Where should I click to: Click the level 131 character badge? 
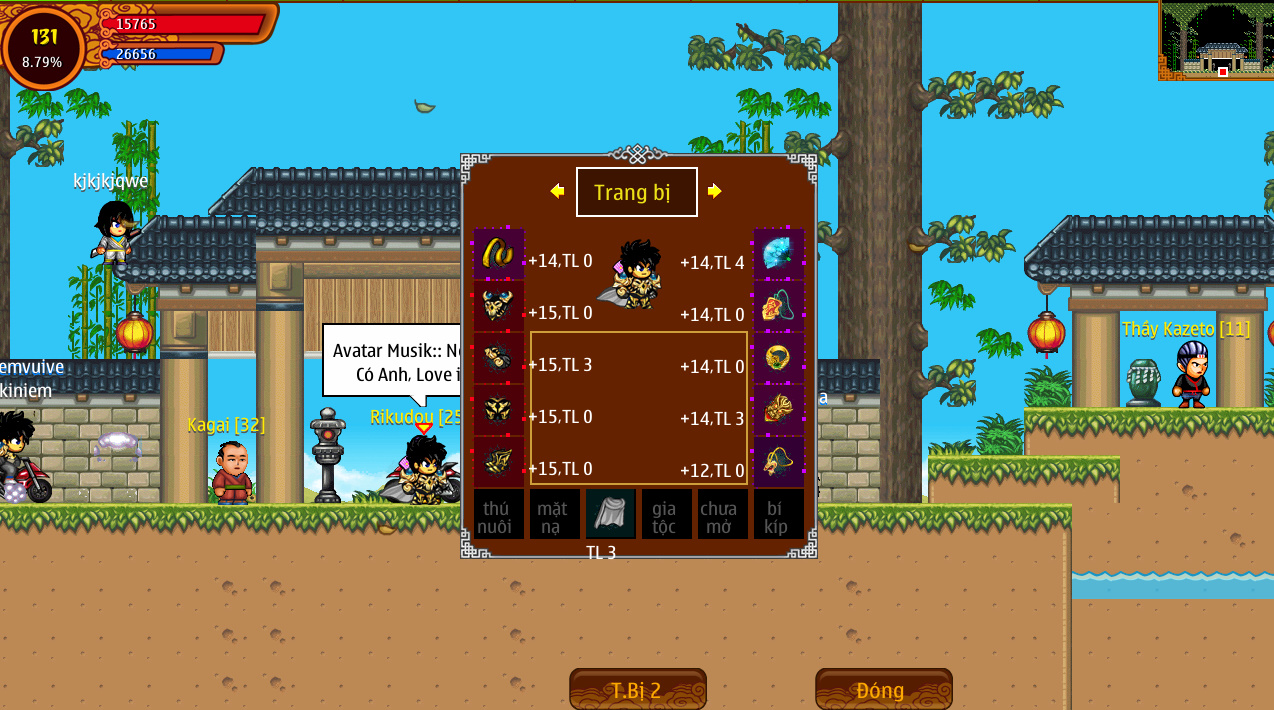point(44,47)
